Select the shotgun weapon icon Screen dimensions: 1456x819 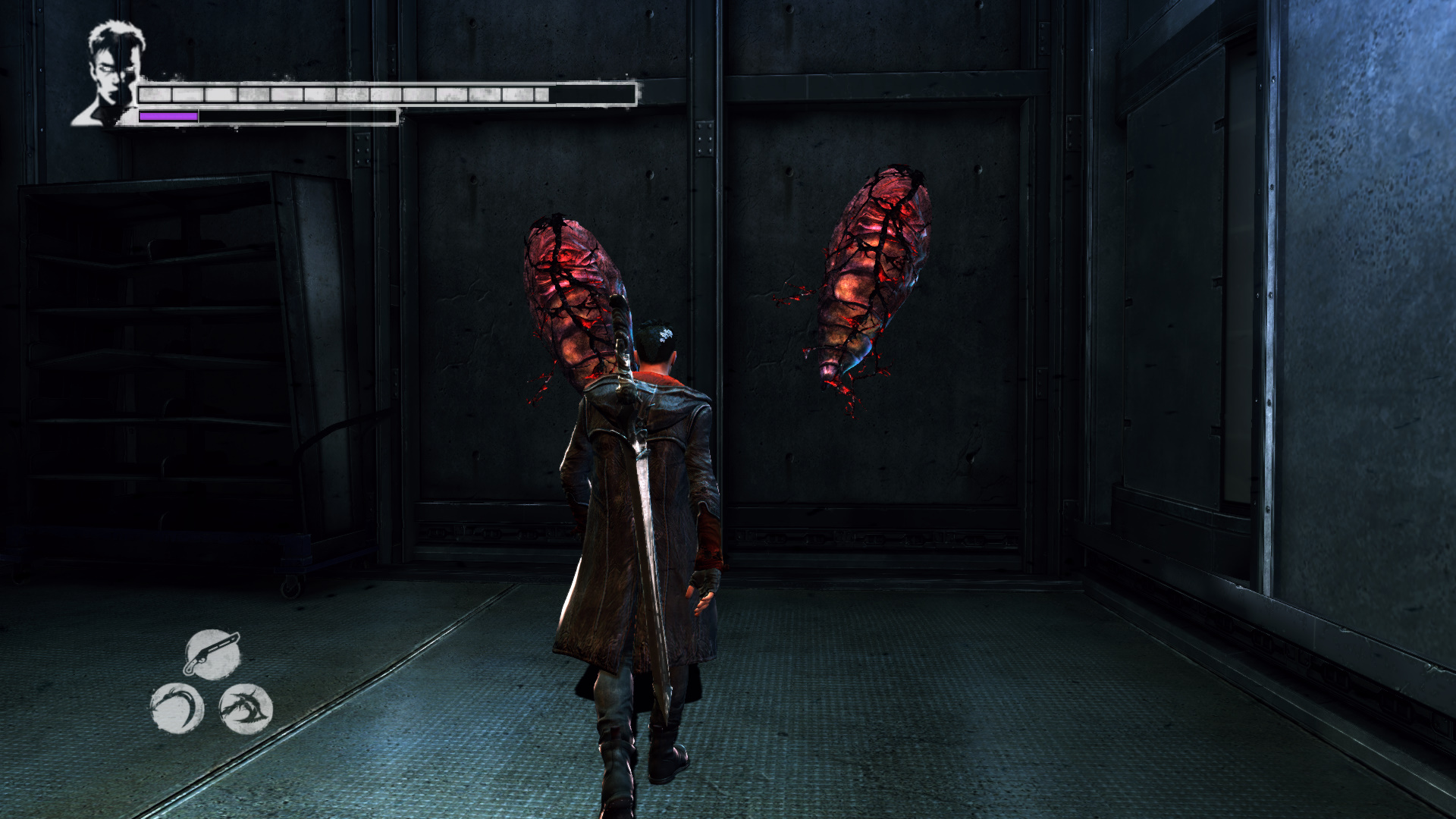click(212, 654)
